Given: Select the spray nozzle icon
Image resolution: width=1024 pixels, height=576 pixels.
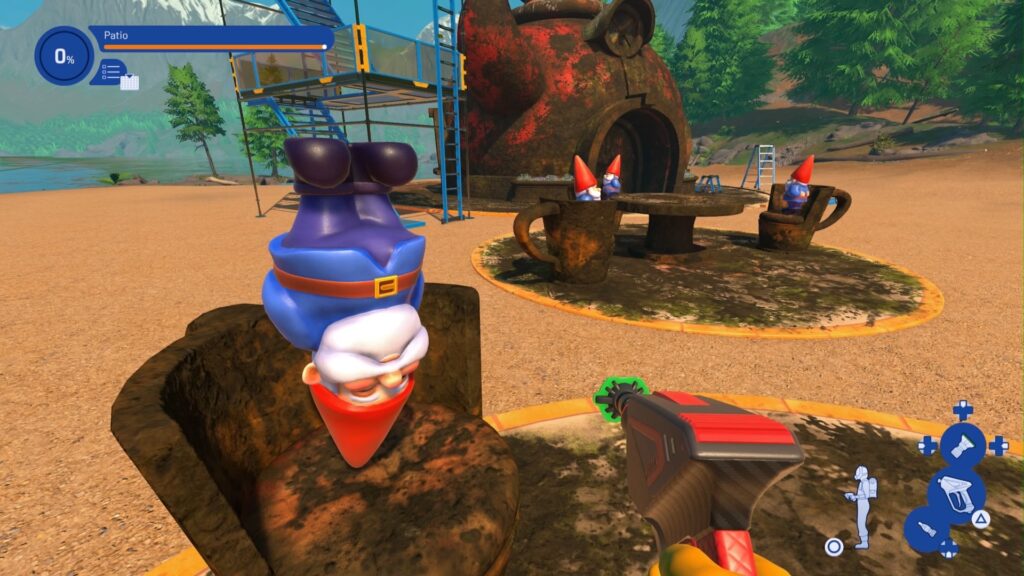Looking at the screenshot, I should pos(963,445).
